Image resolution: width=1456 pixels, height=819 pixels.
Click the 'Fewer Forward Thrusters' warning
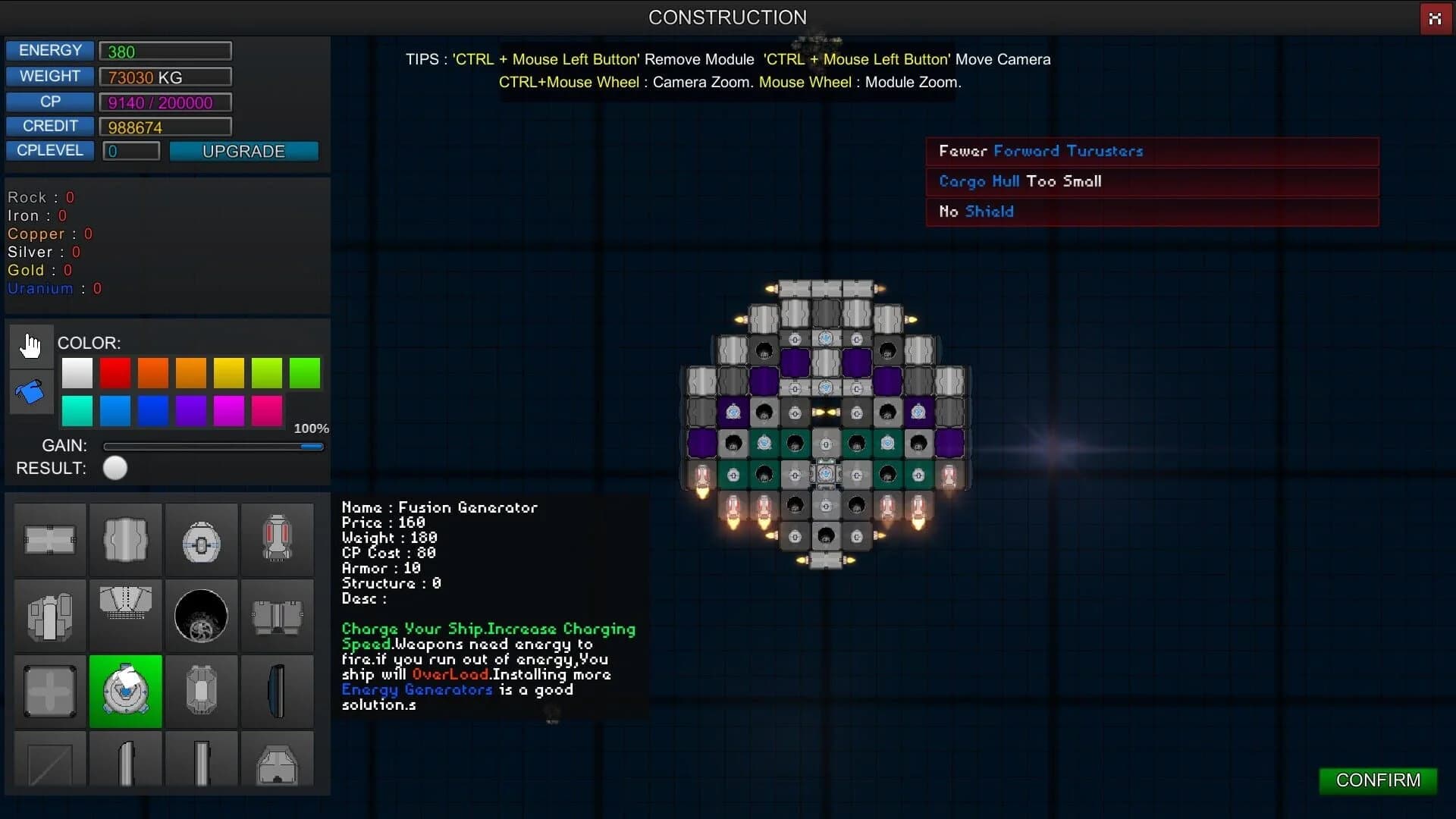(1040, 151)
